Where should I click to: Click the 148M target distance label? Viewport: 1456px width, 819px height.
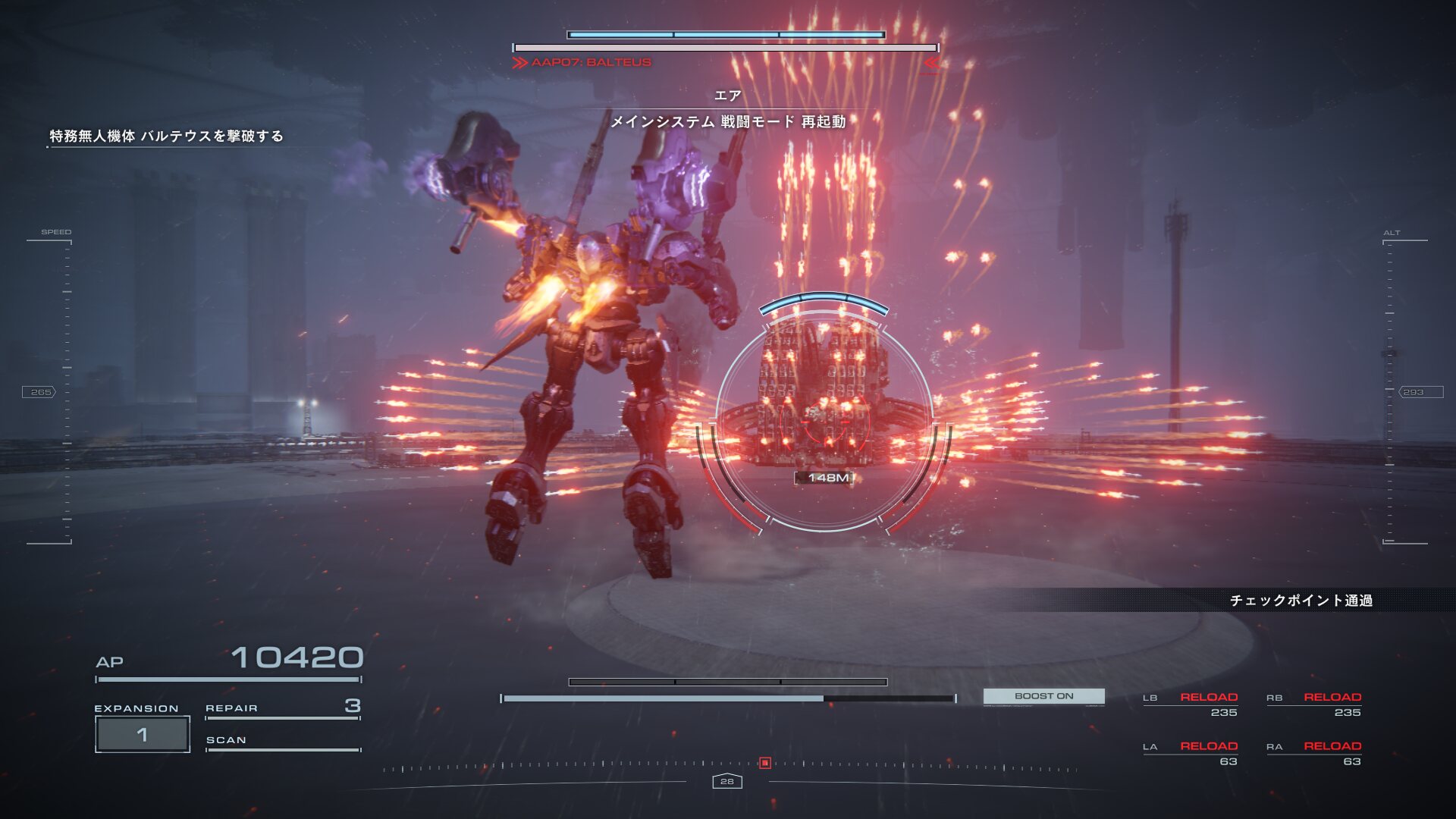pyautogui.click(x=827, y=478)
